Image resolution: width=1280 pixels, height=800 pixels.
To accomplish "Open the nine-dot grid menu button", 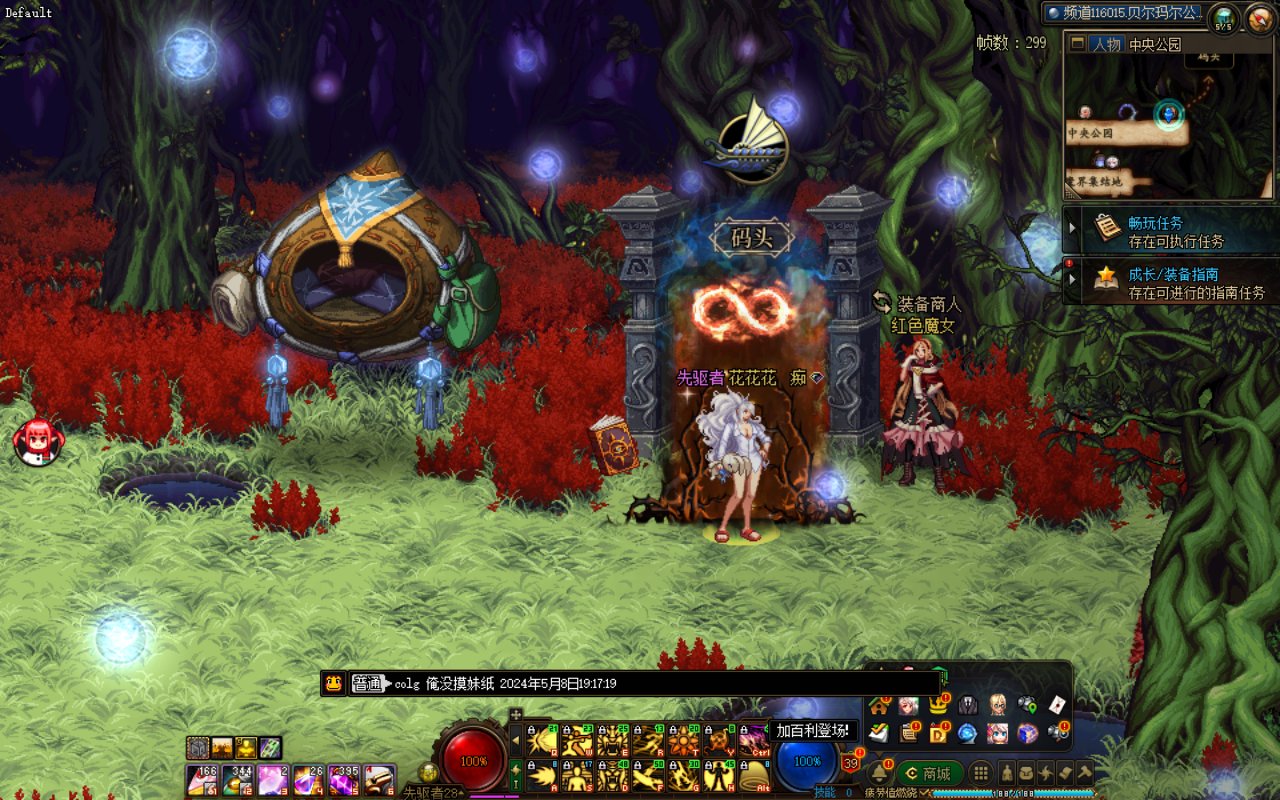I will pos(982,773).
